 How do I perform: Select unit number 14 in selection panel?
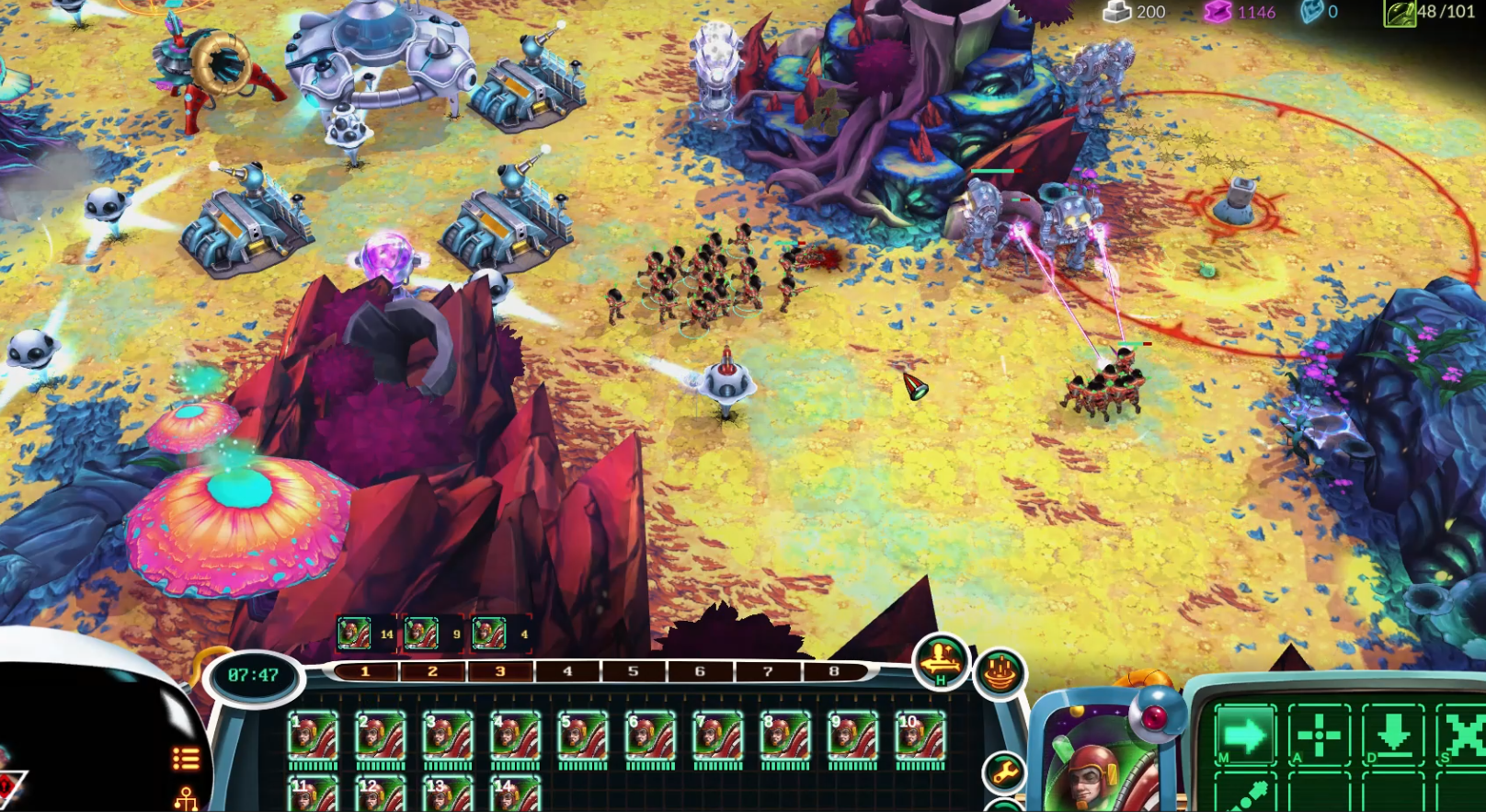click(515, 795)
